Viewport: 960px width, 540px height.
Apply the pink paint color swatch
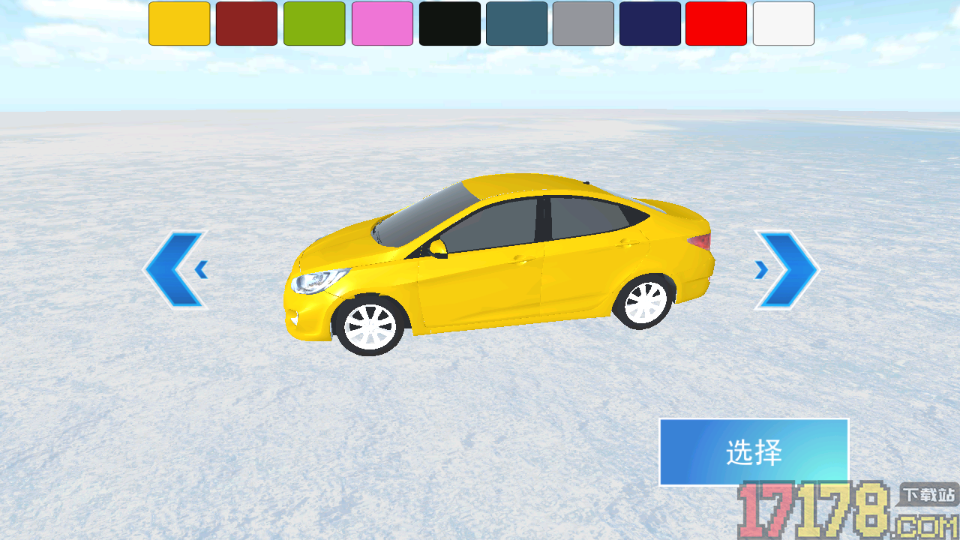pyautogui.click(x=382, y=24)
